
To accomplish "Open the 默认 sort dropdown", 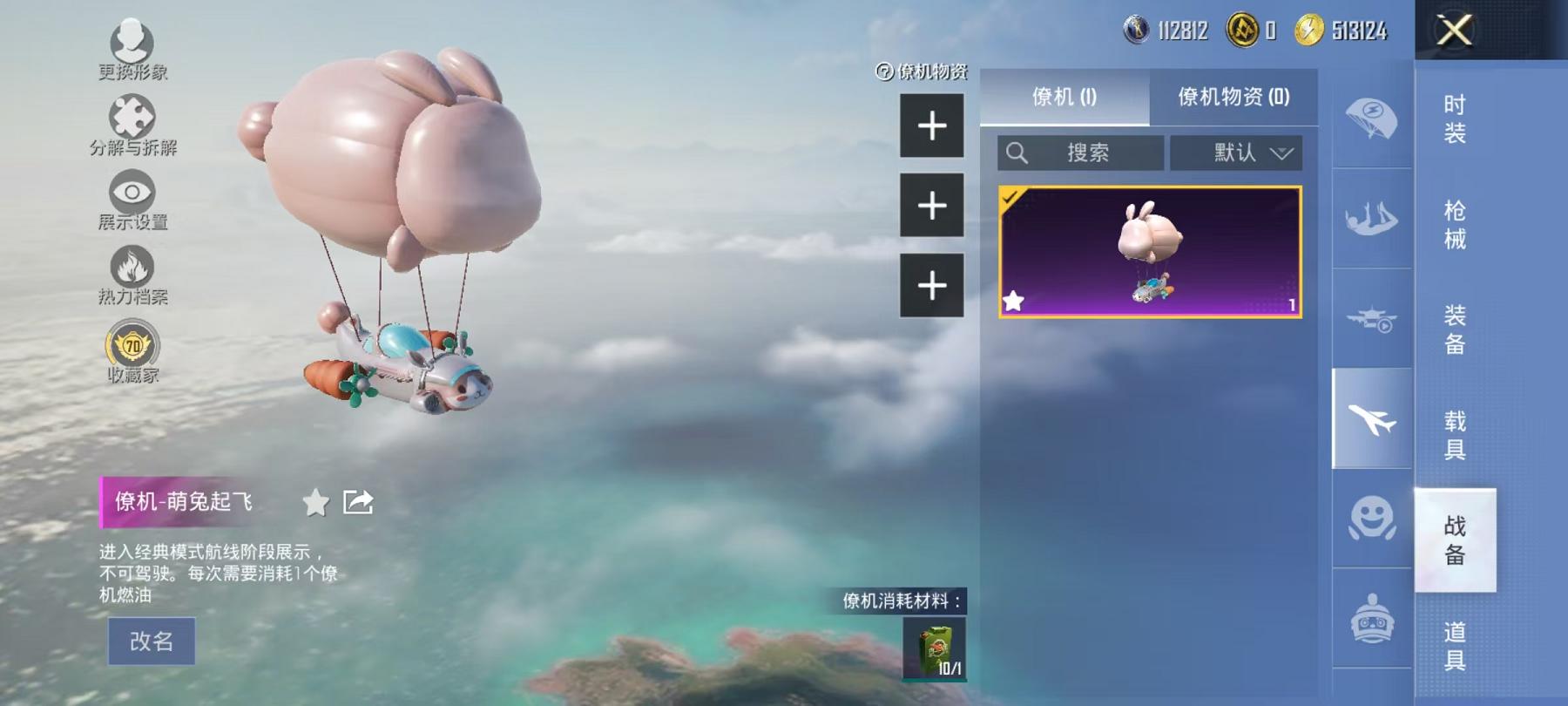I will coord(1235,153).
